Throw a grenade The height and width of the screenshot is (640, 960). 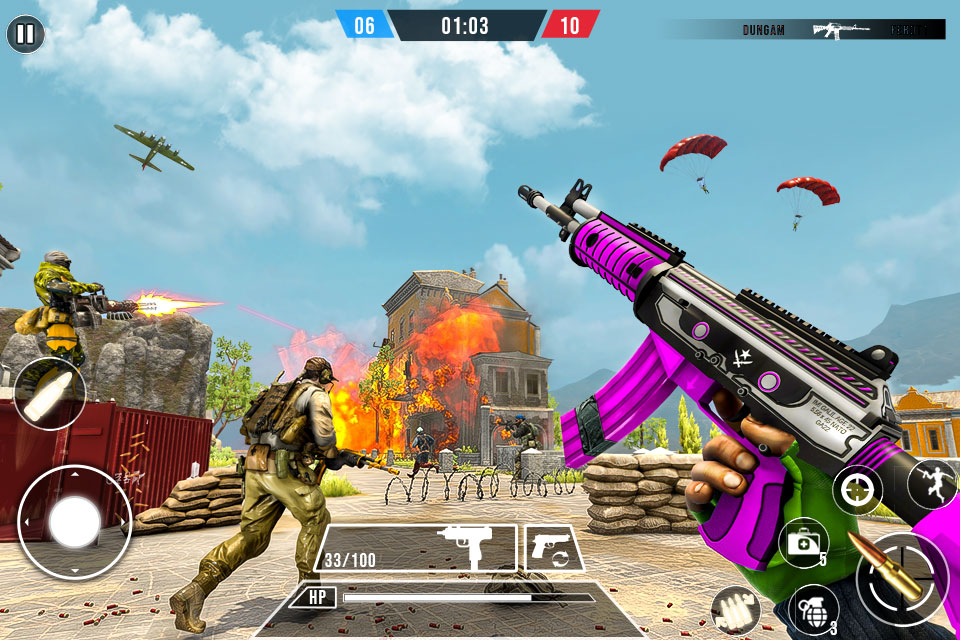813,609
